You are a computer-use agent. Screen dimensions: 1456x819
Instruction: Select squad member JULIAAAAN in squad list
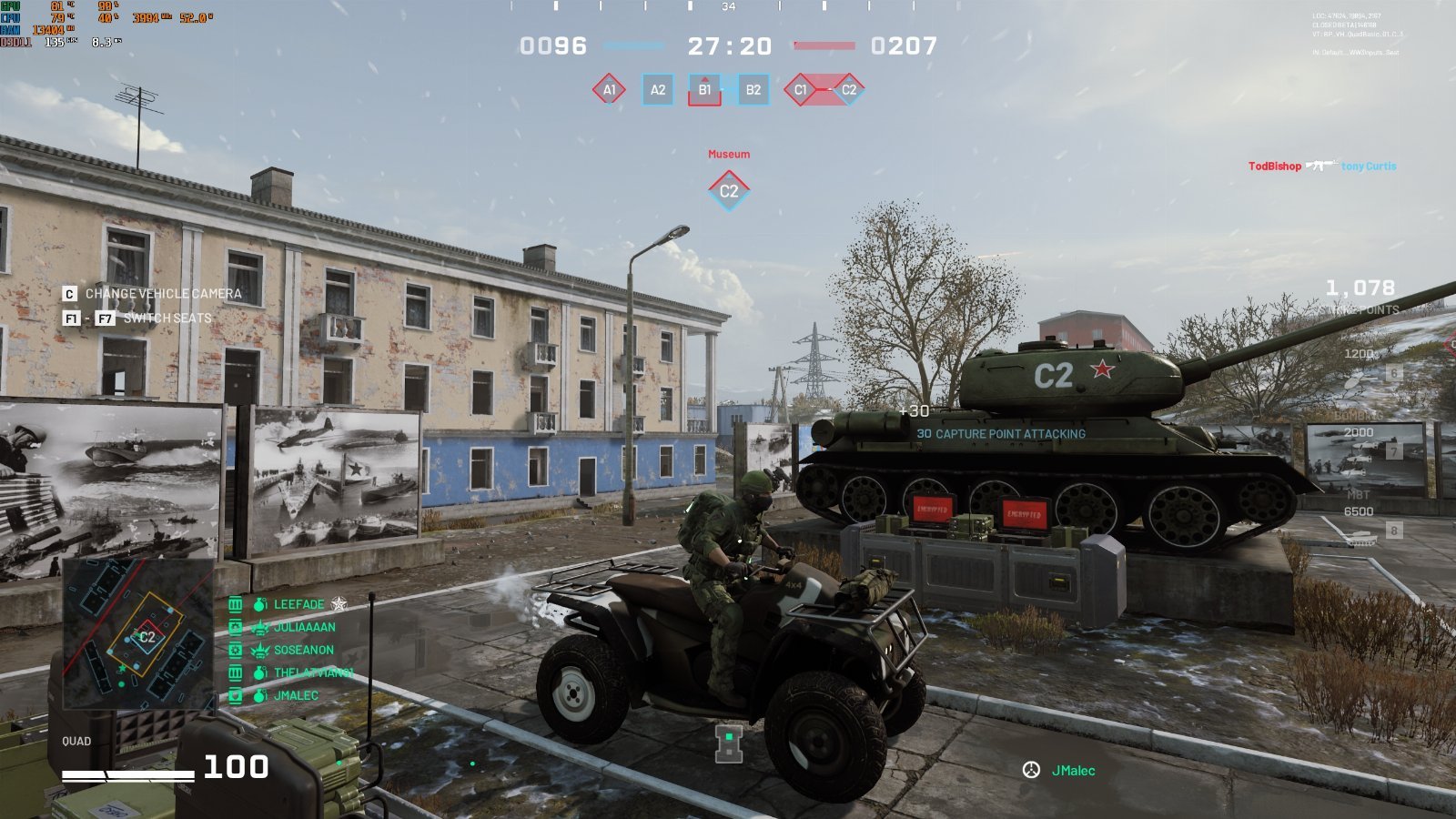click(304, 627)
